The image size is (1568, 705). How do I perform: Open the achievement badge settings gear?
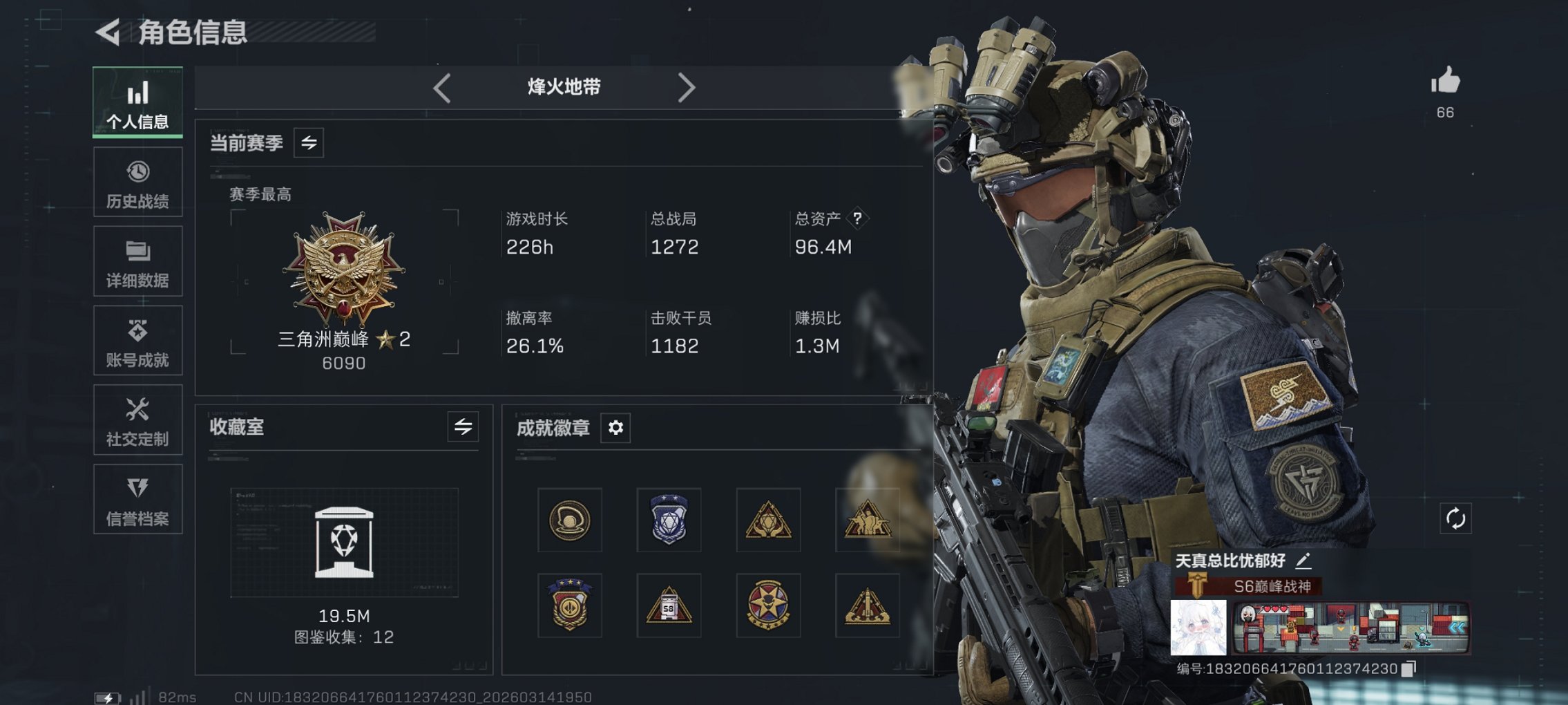616,428
